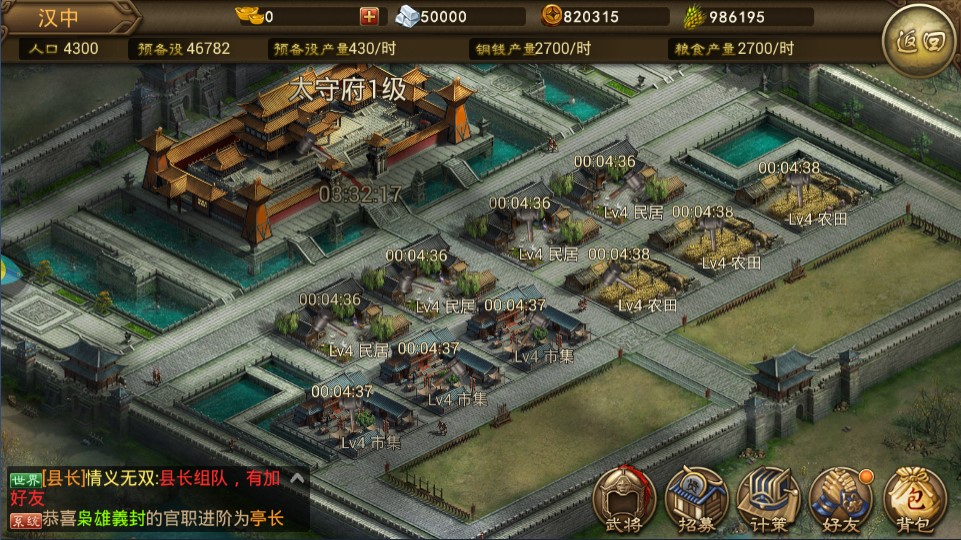Expand the chat box with the arrow
961x540 pixels.
pyautogui.click(x=296, y=480)
